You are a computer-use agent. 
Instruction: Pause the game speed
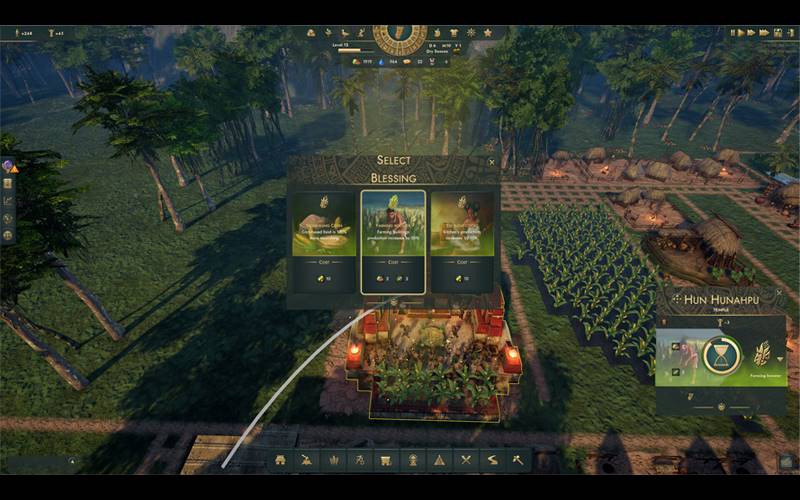(733, 33)
